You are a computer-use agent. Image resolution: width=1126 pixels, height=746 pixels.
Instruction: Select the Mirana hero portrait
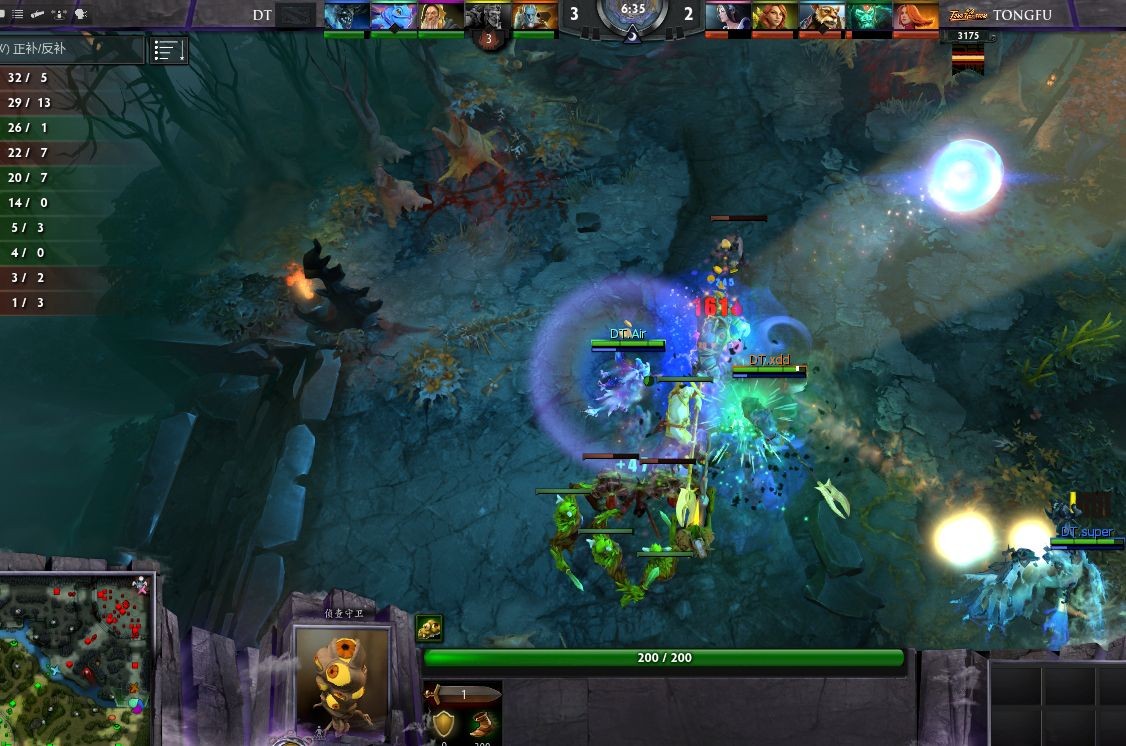pyautogui.click(x=727, y=16)
